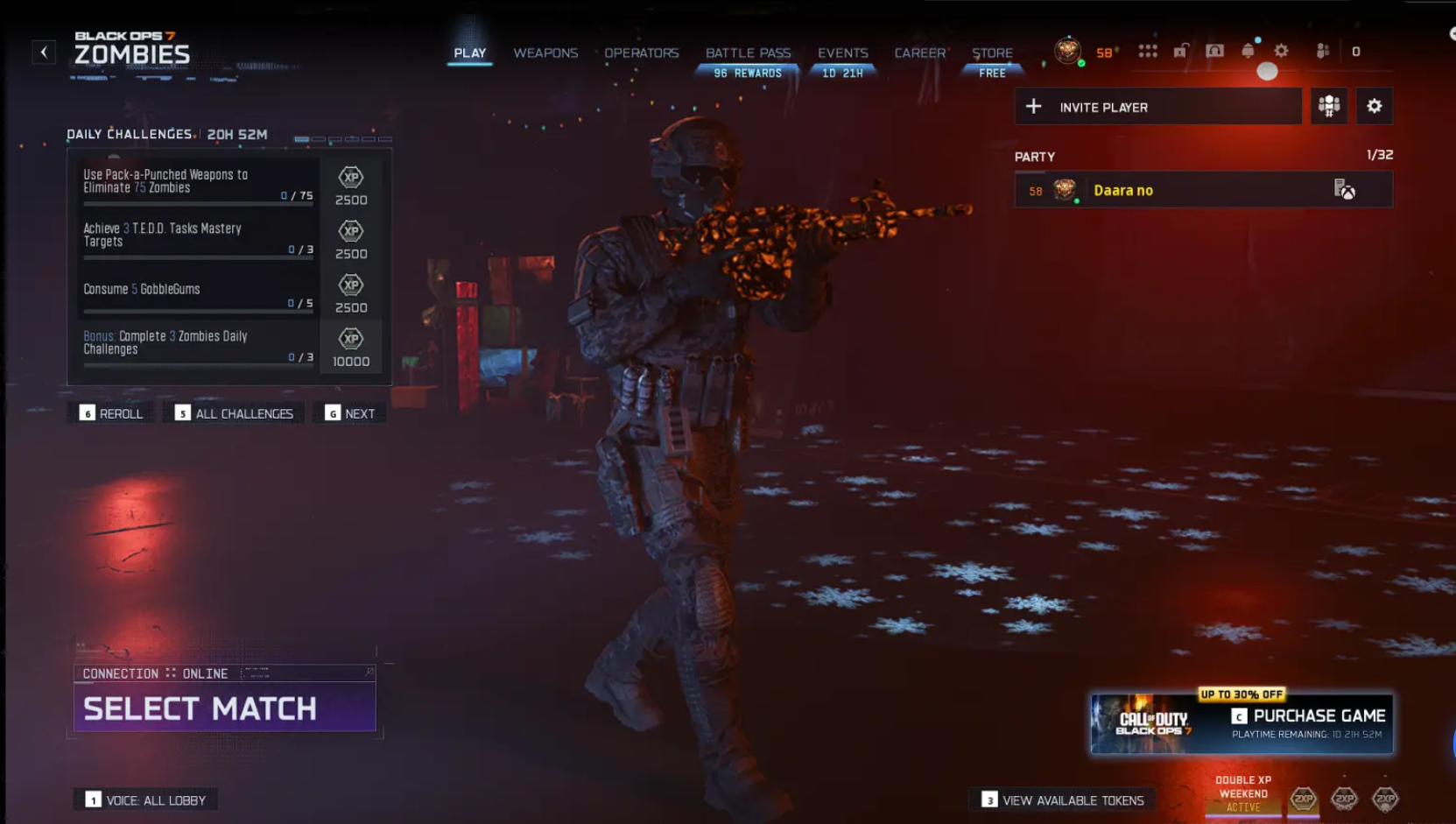
Task: Click the lock icon in the top bar
Action: tap(1182, 51)
